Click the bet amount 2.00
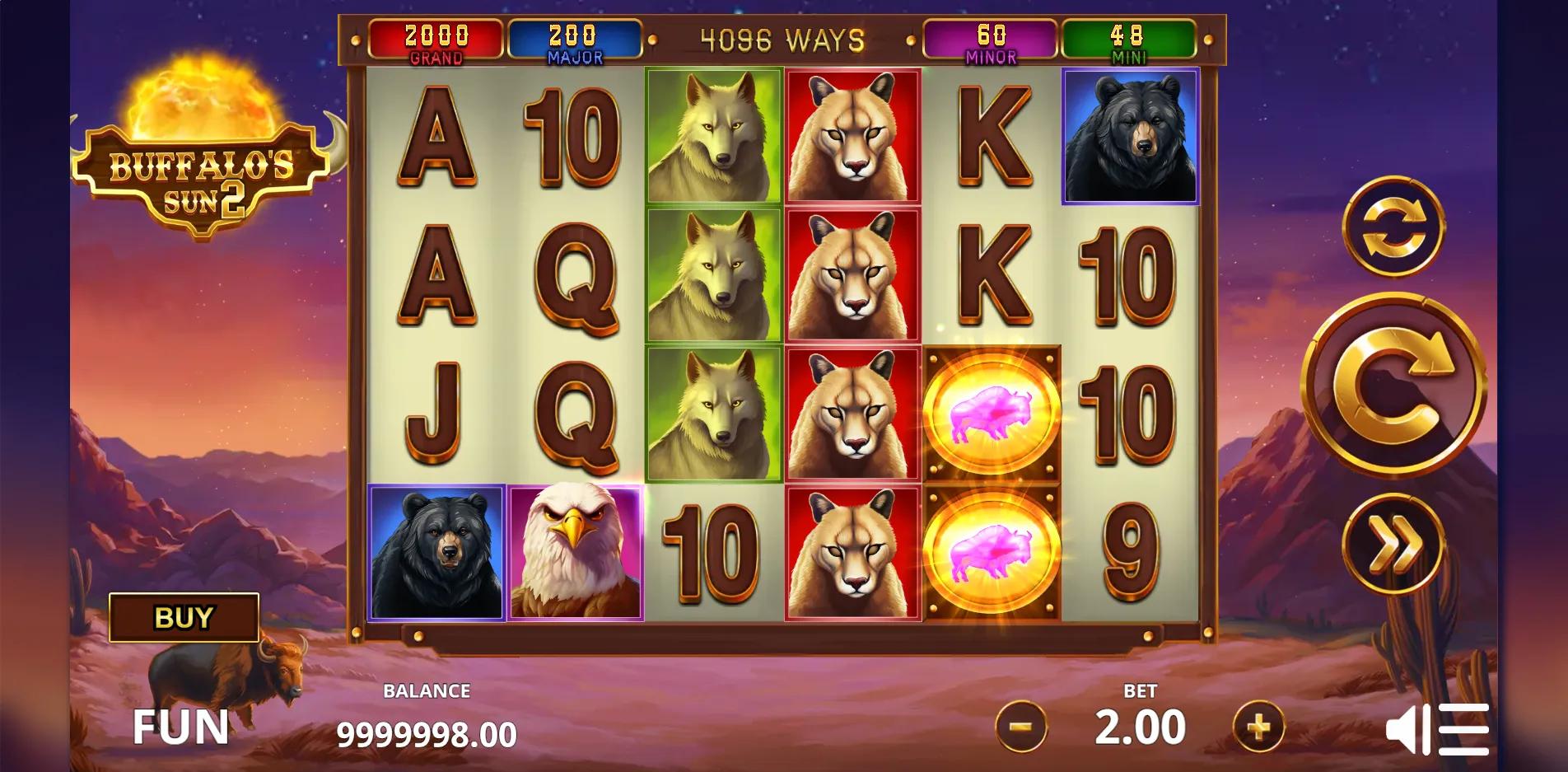The image size is (1568, 772). point(1141,726)
